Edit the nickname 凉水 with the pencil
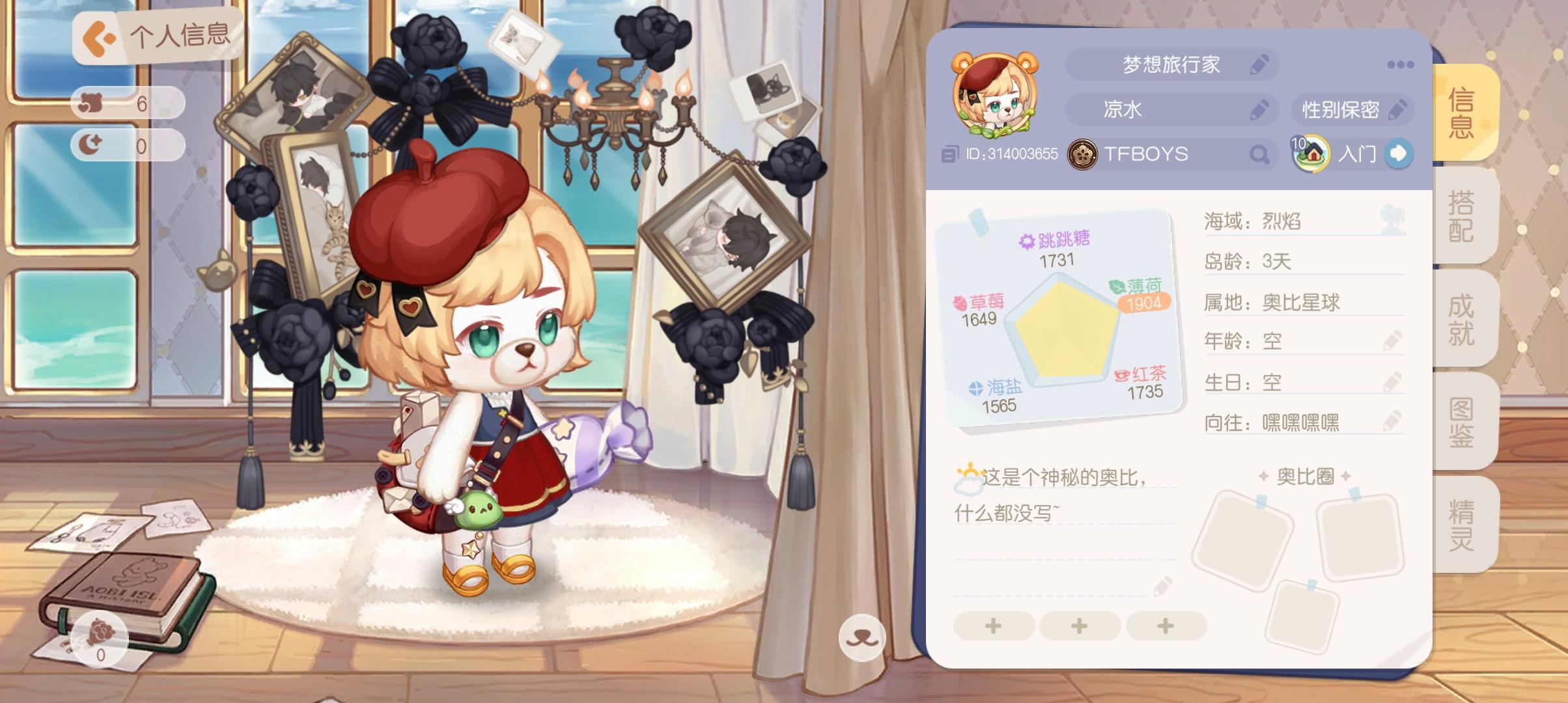The image size is (1568, 703). 1260,109
